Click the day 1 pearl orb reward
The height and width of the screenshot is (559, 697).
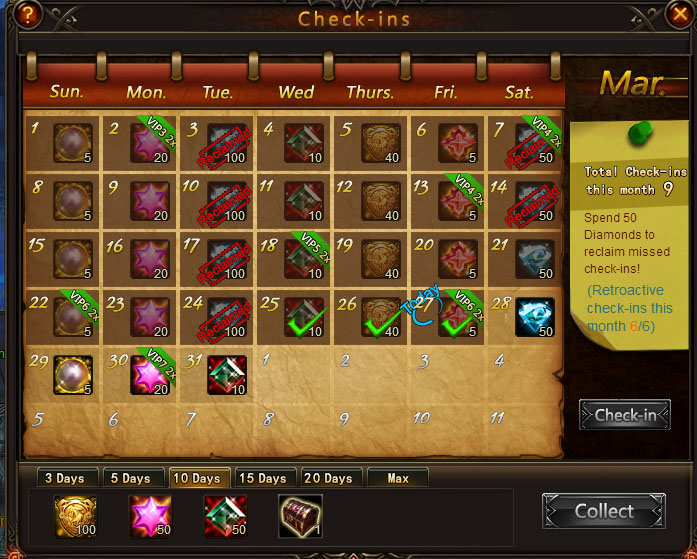pyautogui.click(x=73, y=143)
